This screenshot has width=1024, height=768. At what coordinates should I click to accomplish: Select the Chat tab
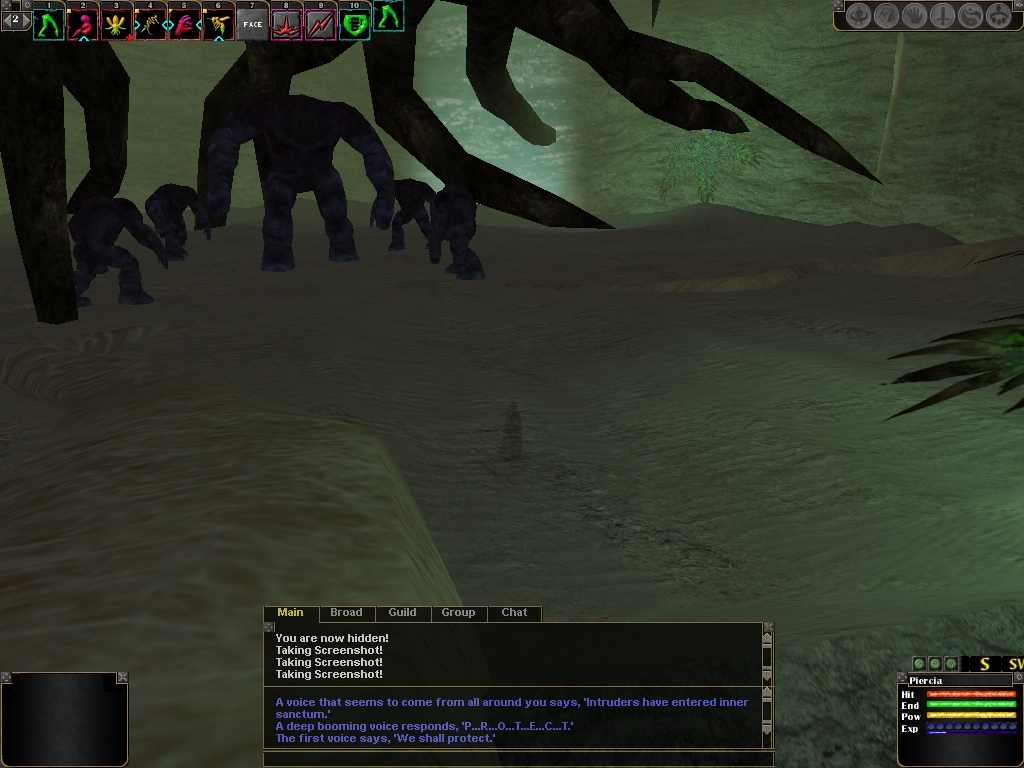[514, 612]
